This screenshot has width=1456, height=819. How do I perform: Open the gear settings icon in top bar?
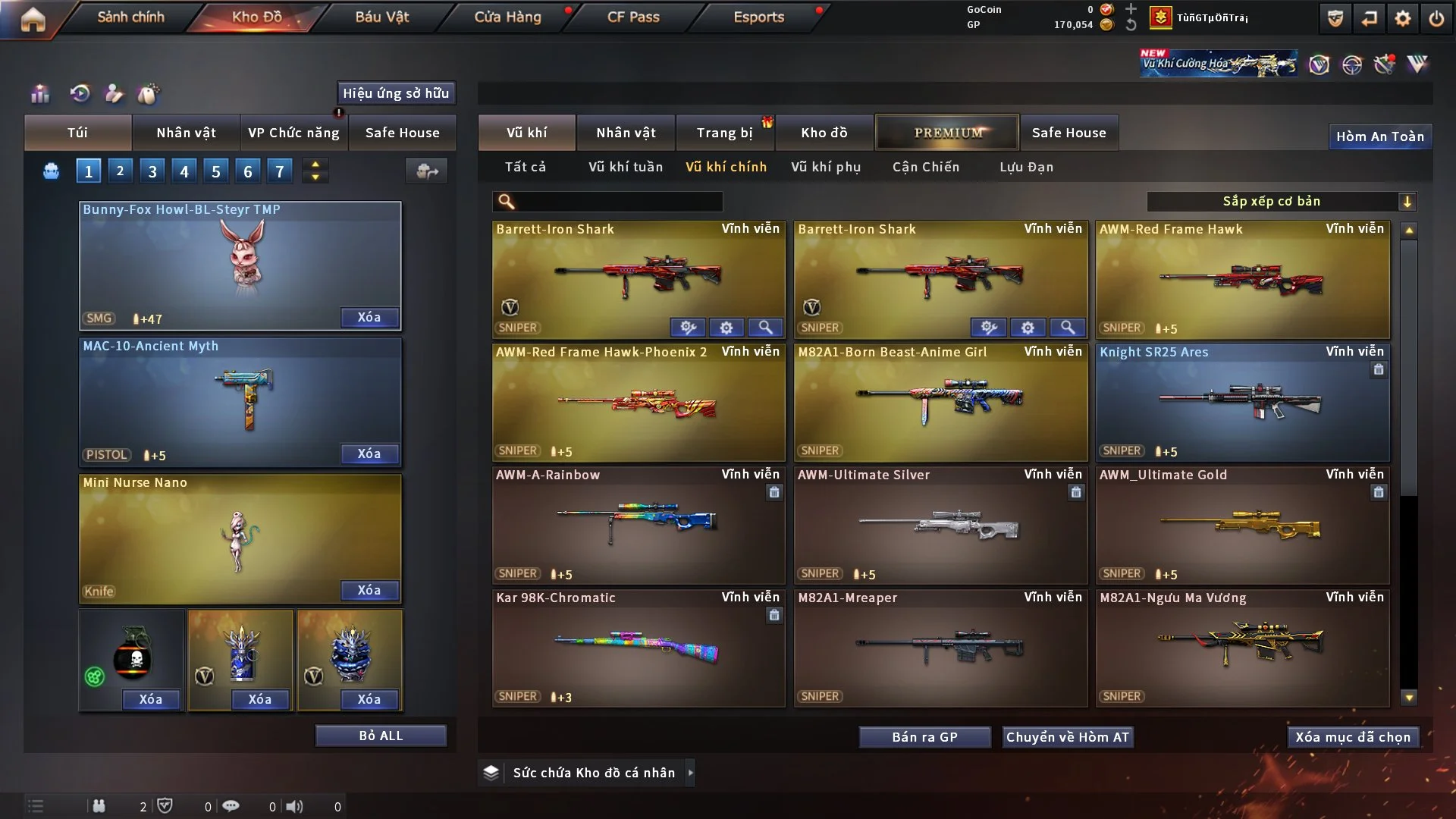[x=1403, y=18]
